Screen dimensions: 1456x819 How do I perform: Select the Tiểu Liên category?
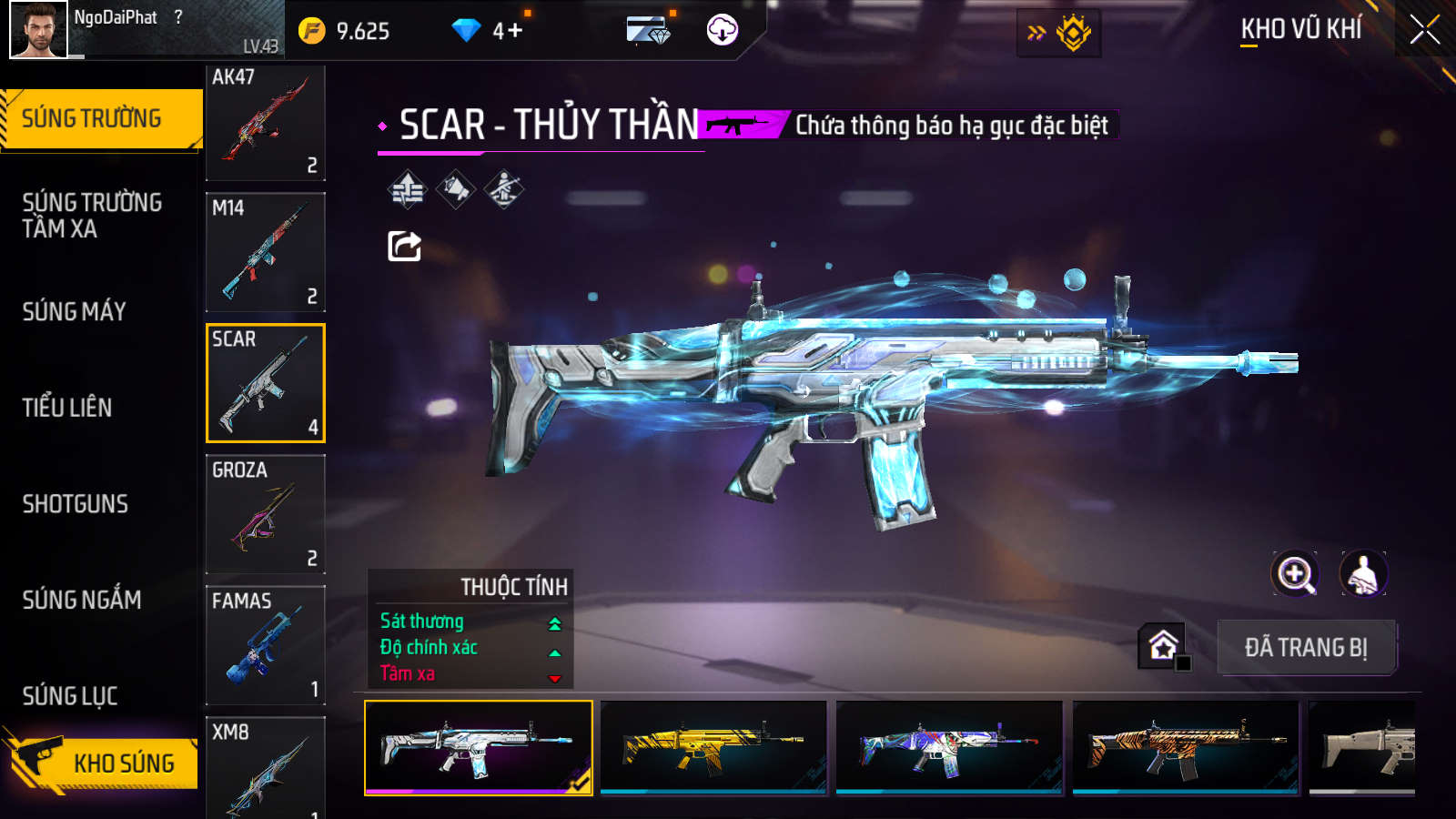67,408
